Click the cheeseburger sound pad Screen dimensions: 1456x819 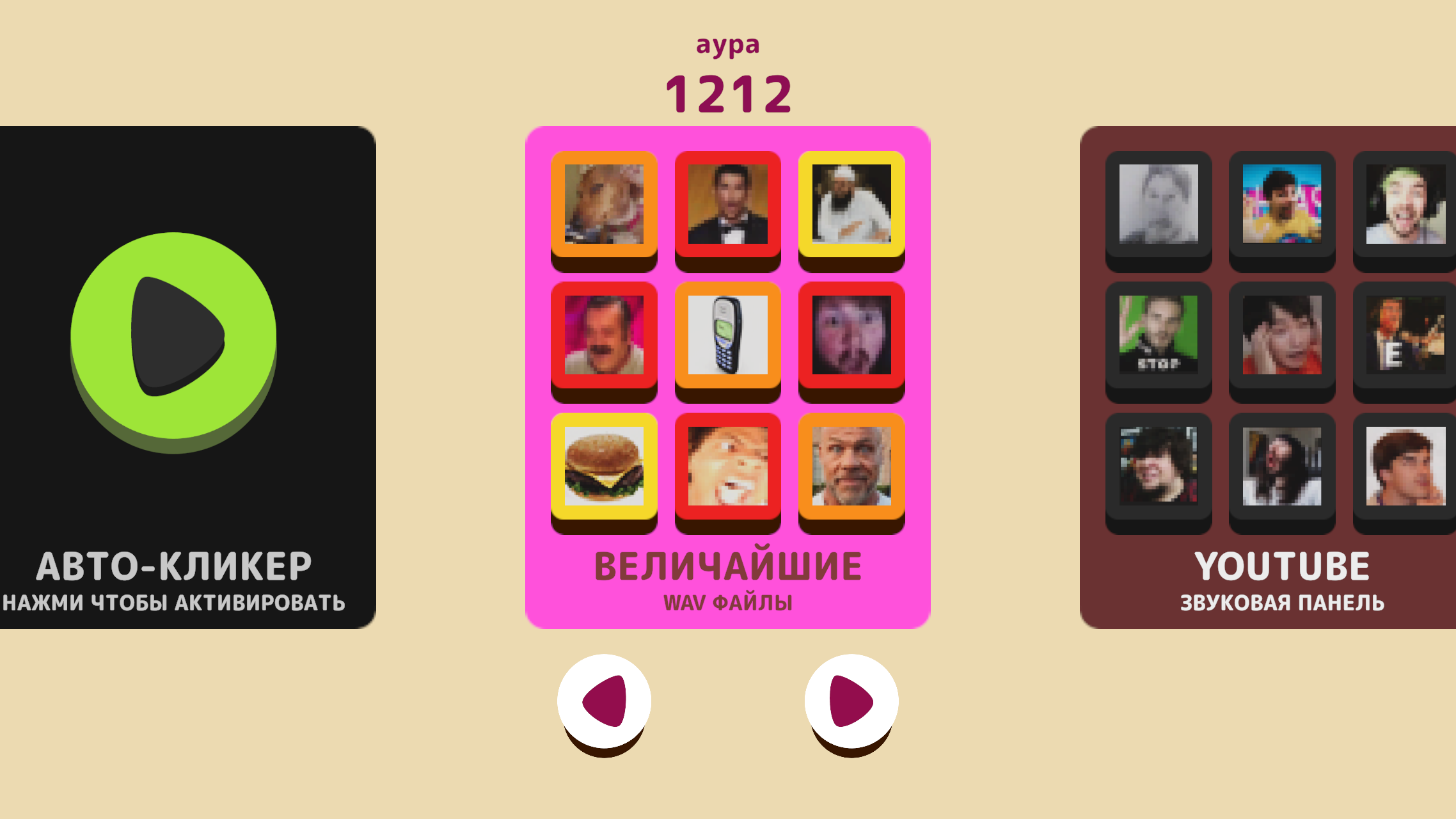[x=605, y=467]
